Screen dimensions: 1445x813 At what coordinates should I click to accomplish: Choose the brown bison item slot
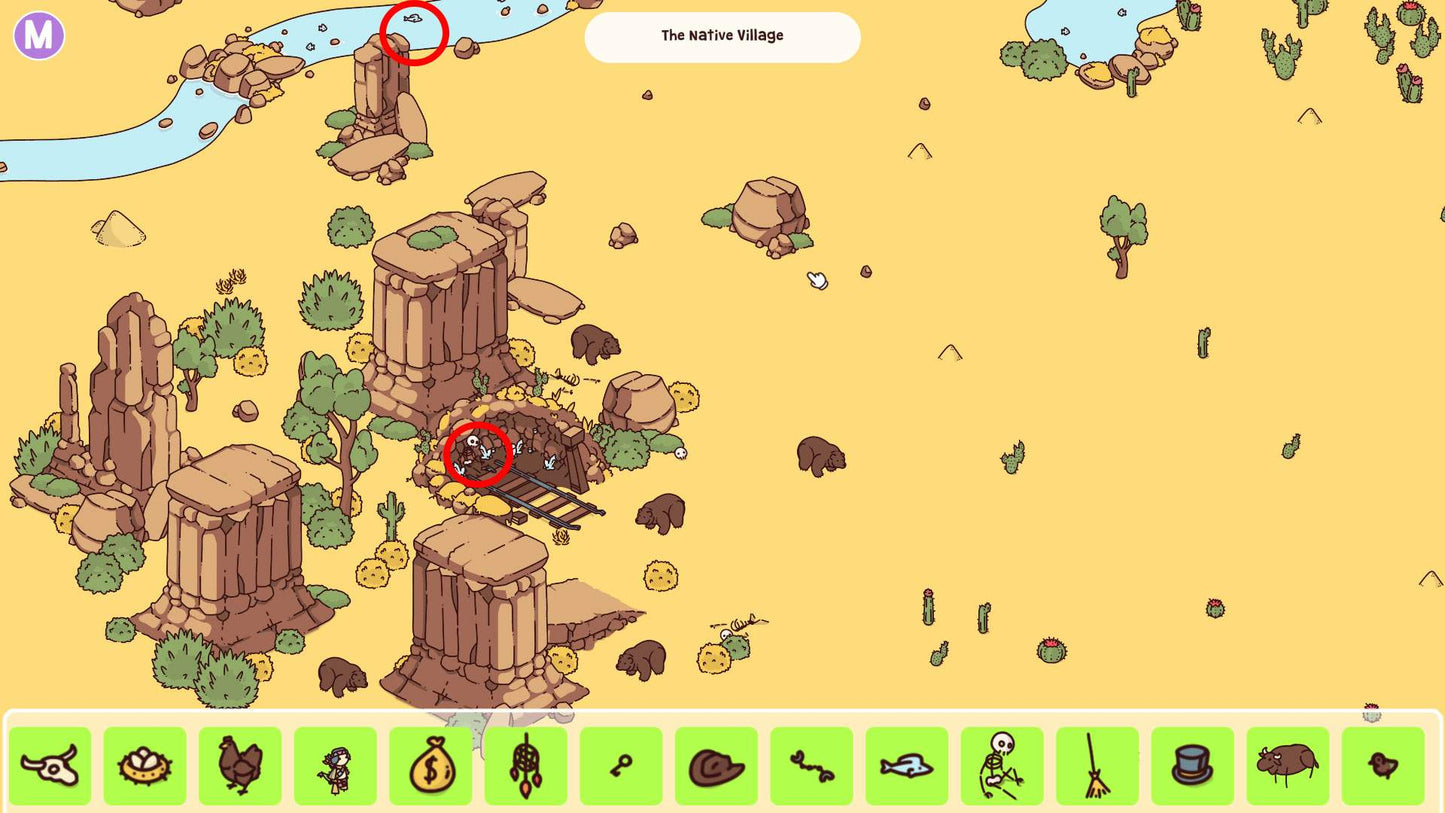1288,766
